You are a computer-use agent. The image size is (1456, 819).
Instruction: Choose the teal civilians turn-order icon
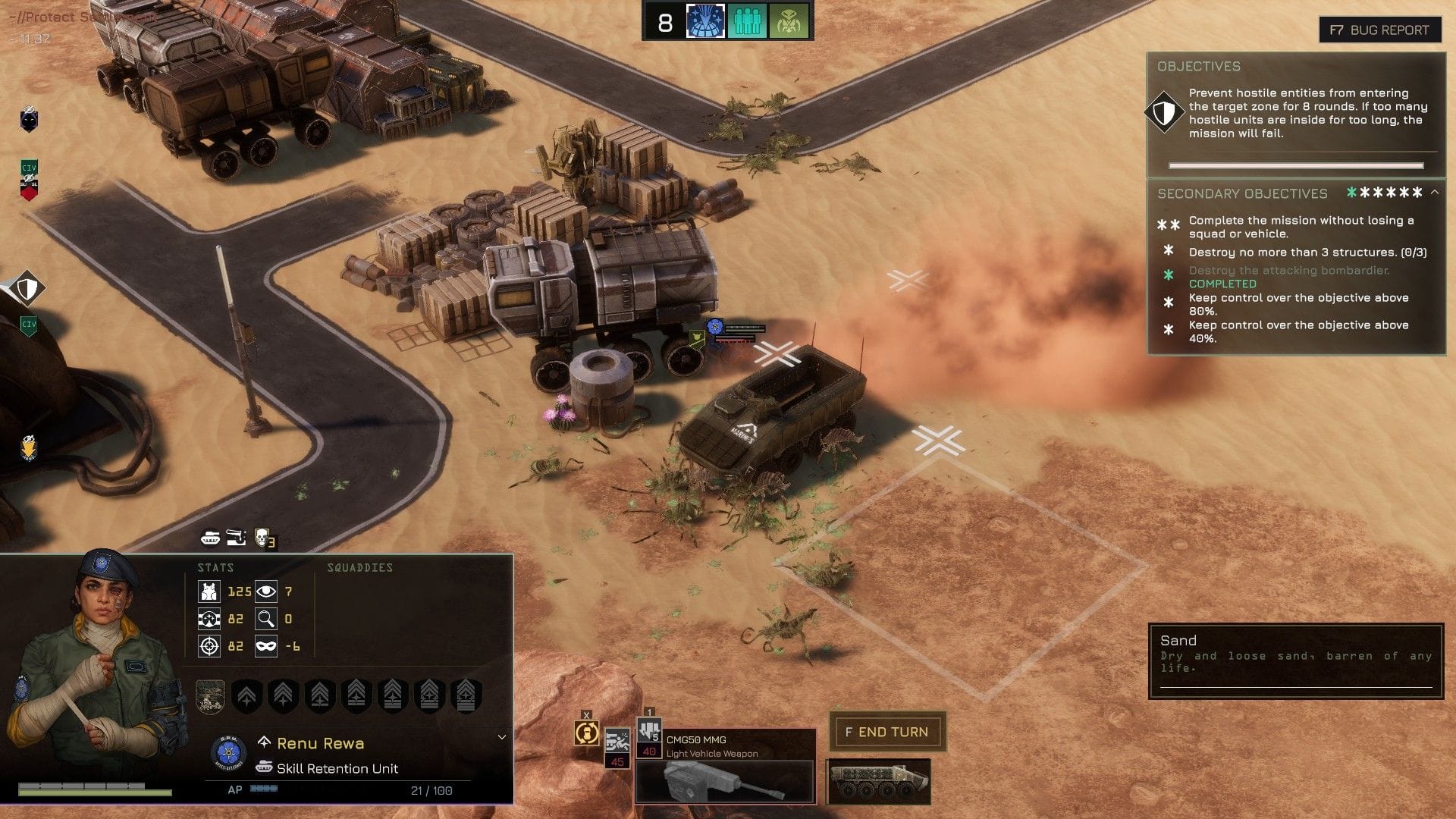(x=747, y=22)
